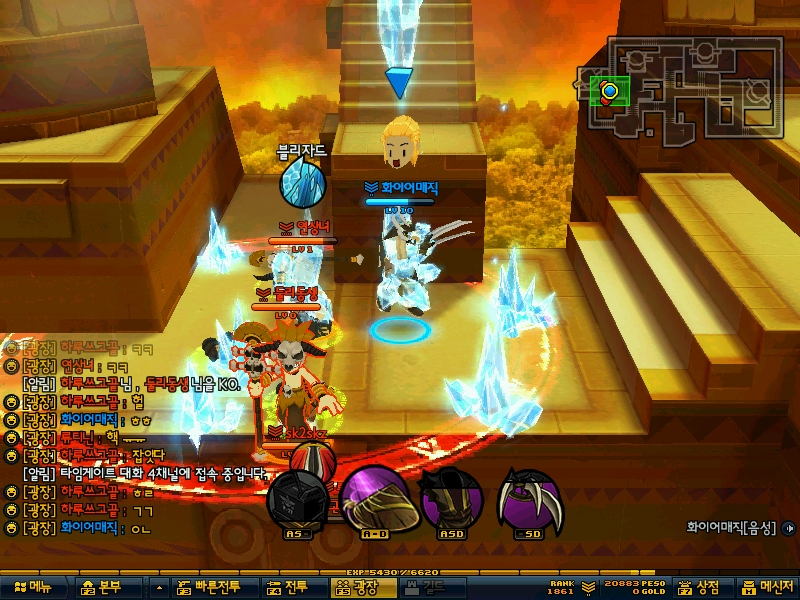Click the minimap in the top-right corner
The height and width of the screenshot is (600, 800).
pos(680,90)
